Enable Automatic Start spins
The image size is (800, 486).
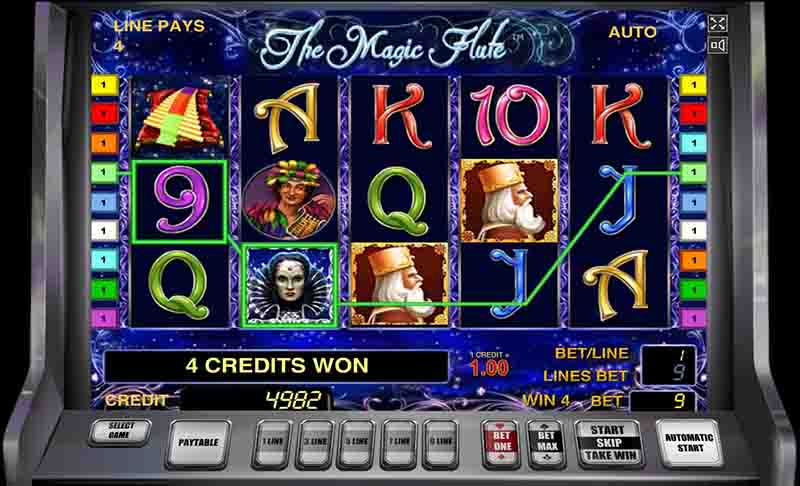click(689, 441)
